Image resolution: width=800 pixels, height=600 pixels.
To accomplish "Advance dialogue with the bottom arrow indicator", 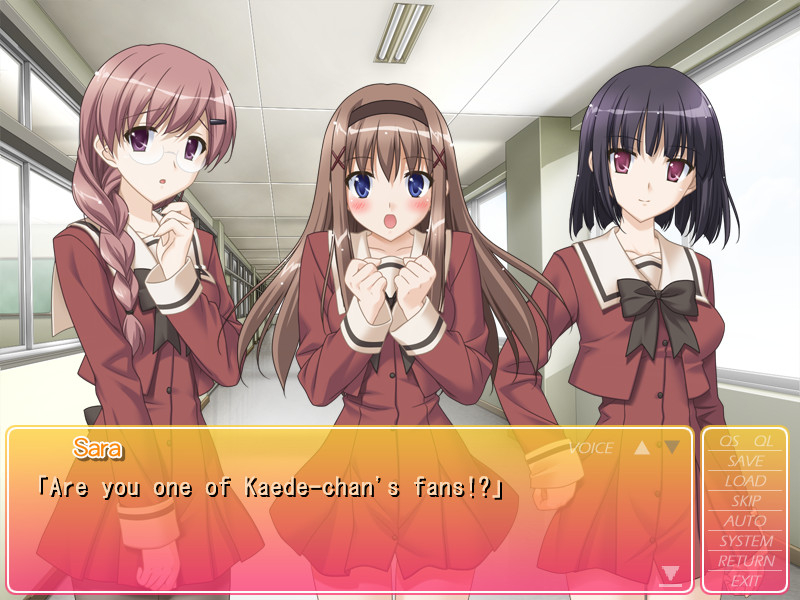I will pos(670,574).
